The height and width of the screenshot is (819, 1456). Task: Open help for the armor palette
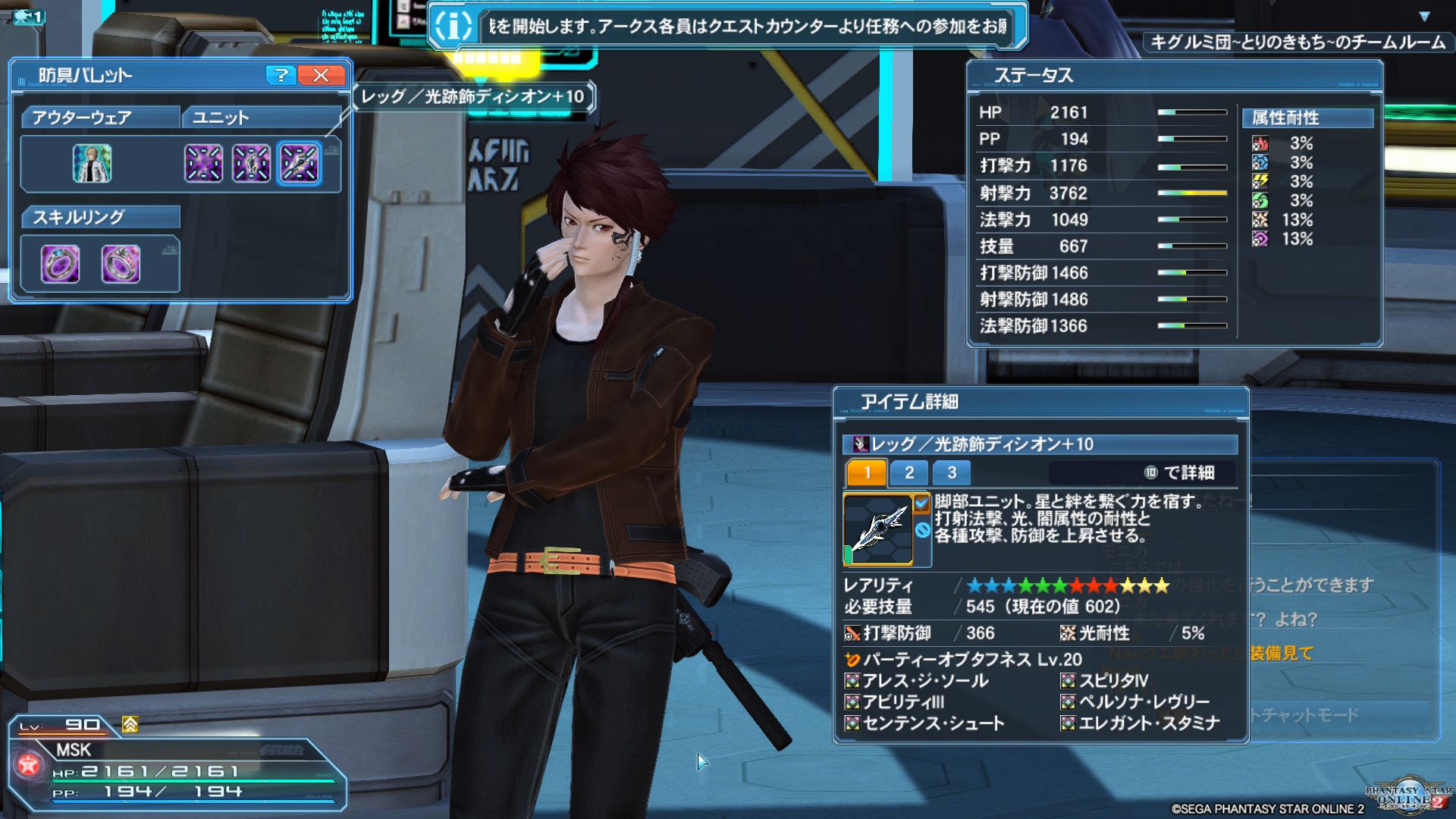coord(281,75)
